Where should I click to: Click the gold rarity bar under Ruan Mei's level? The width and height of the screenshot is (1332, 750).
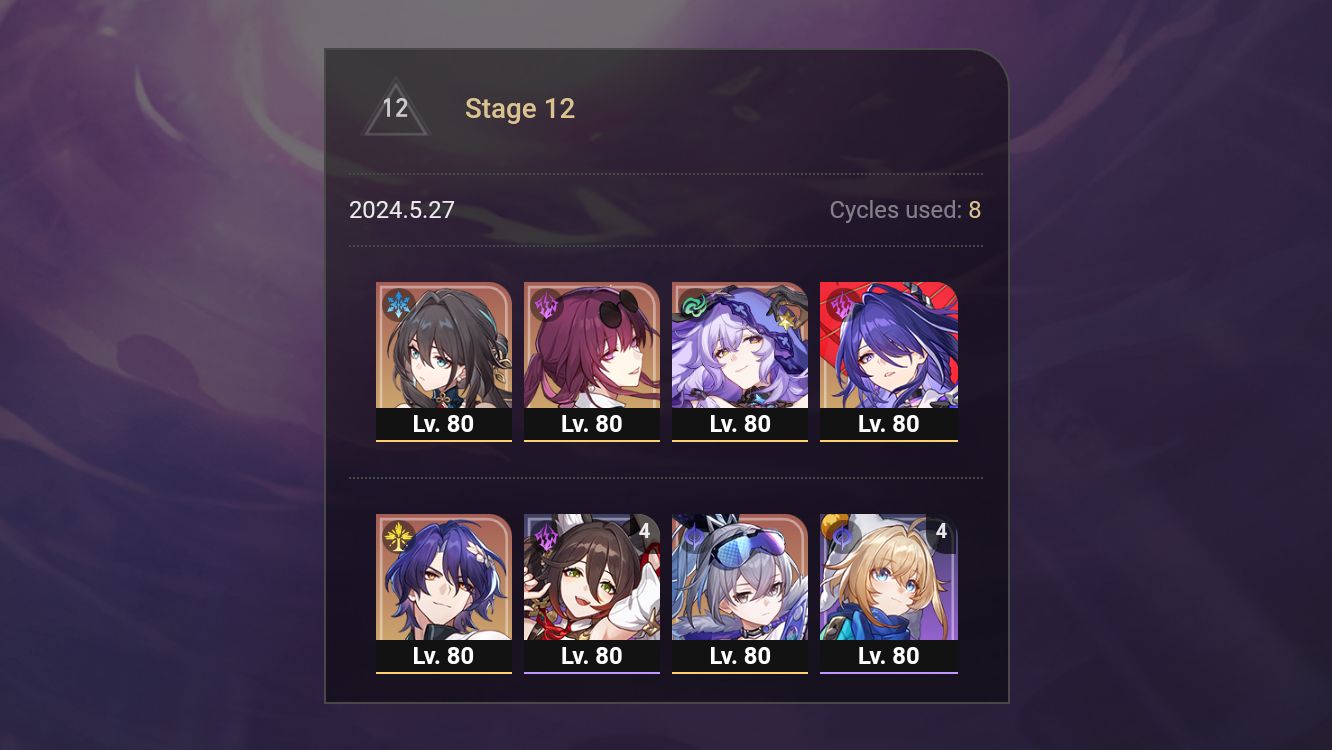click(444, 440)
